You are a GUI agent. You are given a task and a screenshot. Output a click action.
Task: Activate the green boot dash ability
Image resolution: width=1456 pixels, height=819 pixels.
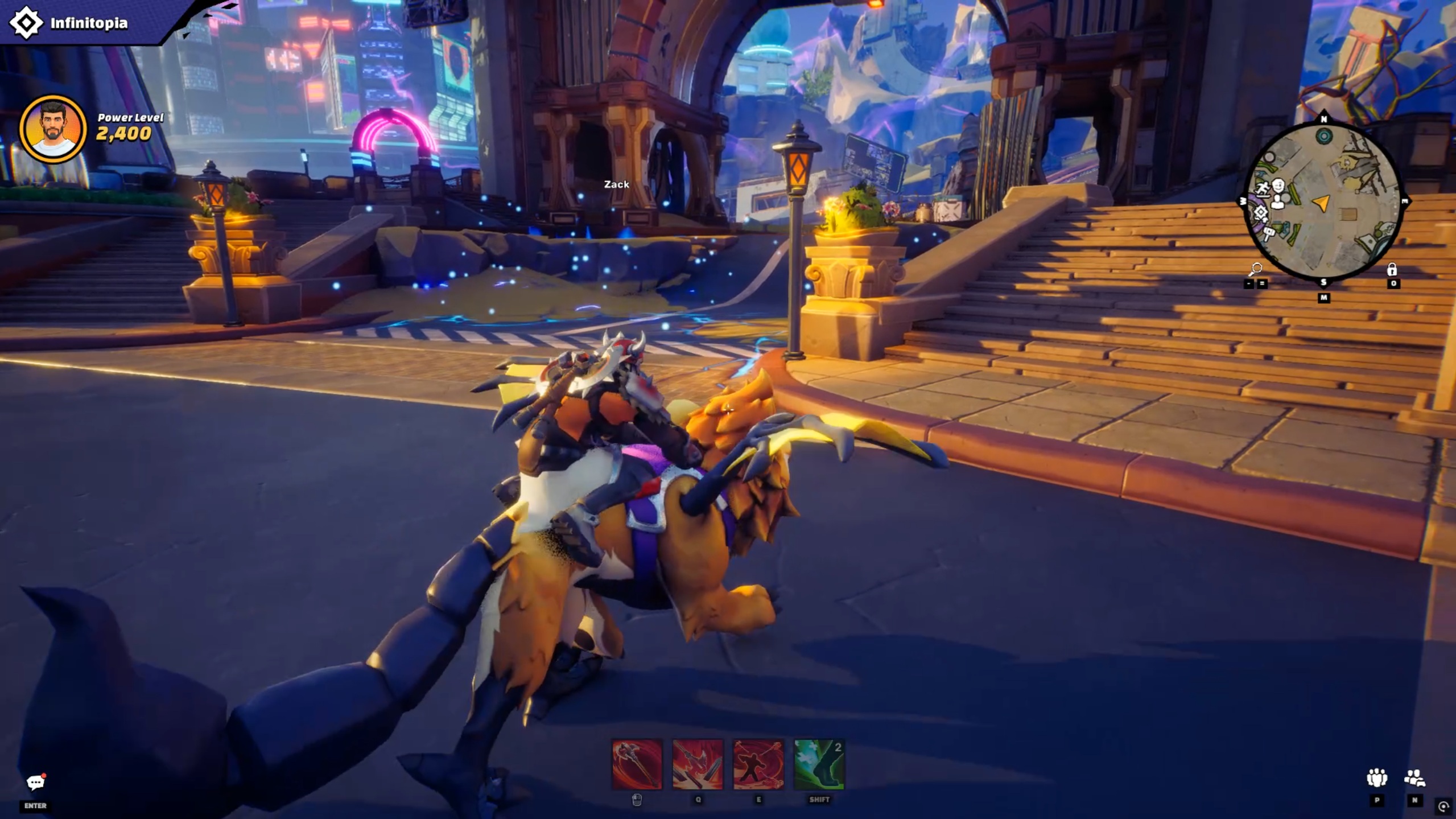click(x=819, y=764)
